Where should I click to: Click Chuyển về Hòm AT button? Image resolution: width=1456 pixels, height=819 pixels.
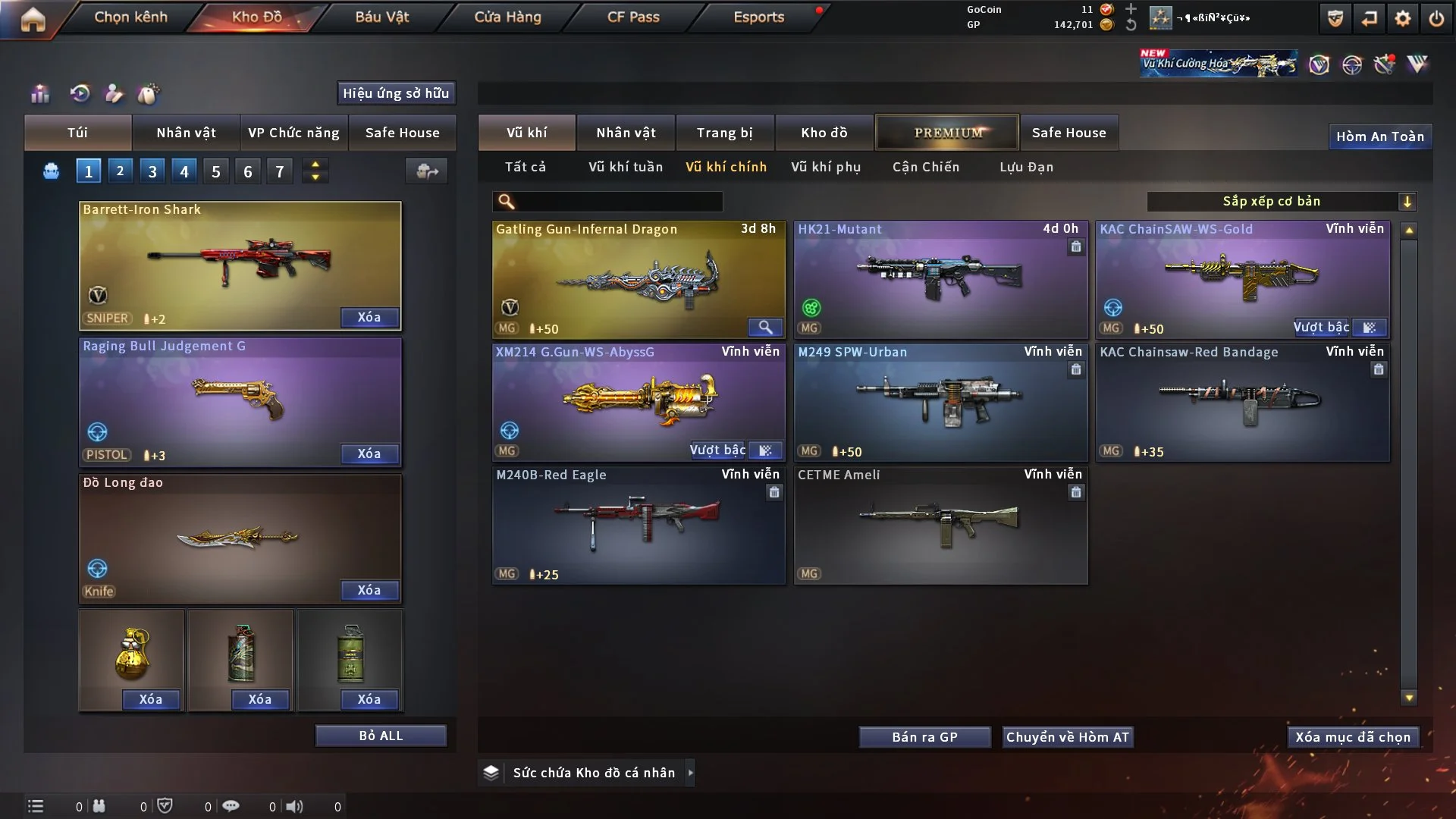1068,737
